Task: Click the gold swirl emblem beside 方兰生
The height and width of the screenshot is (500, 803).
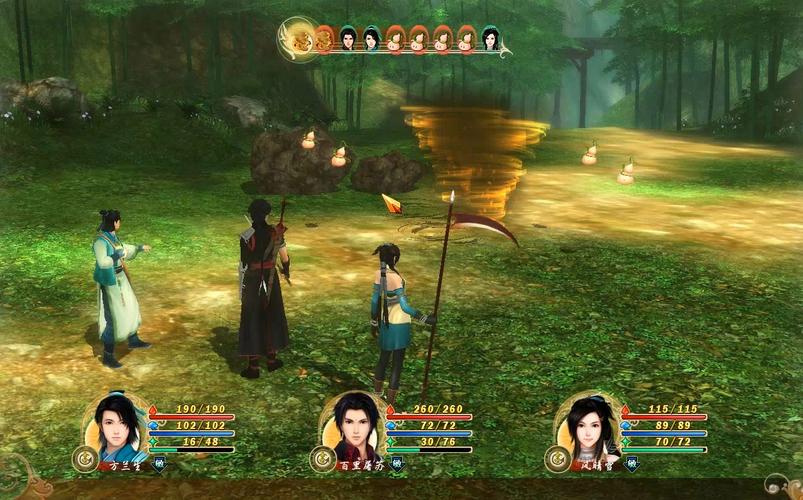Action: coord(85,459)
